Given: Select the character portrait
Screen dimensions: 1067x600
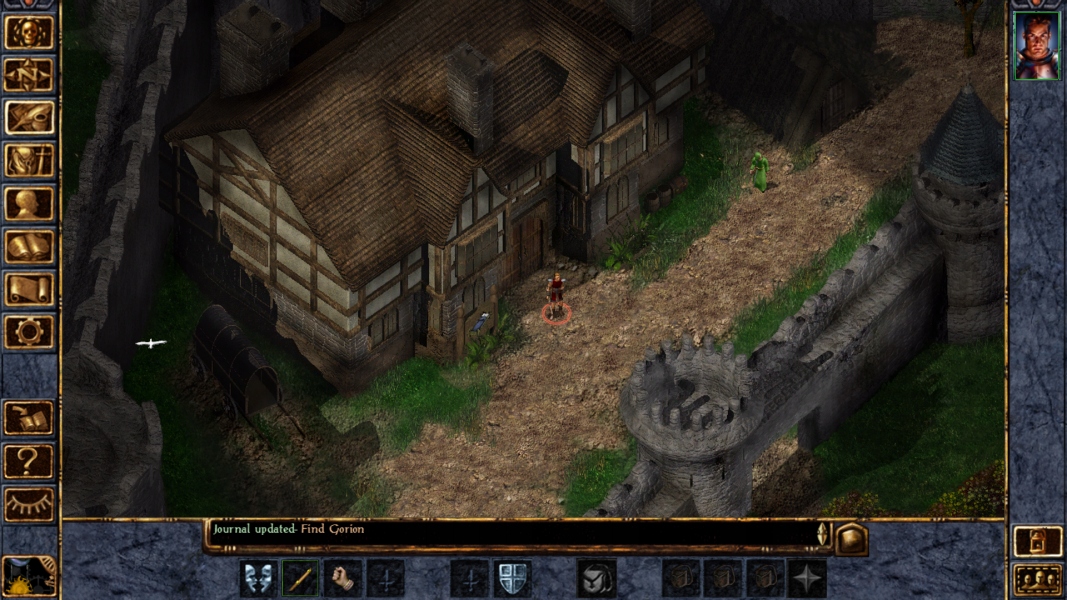Looking at the screenshot, I should (x=1036, y=45).
